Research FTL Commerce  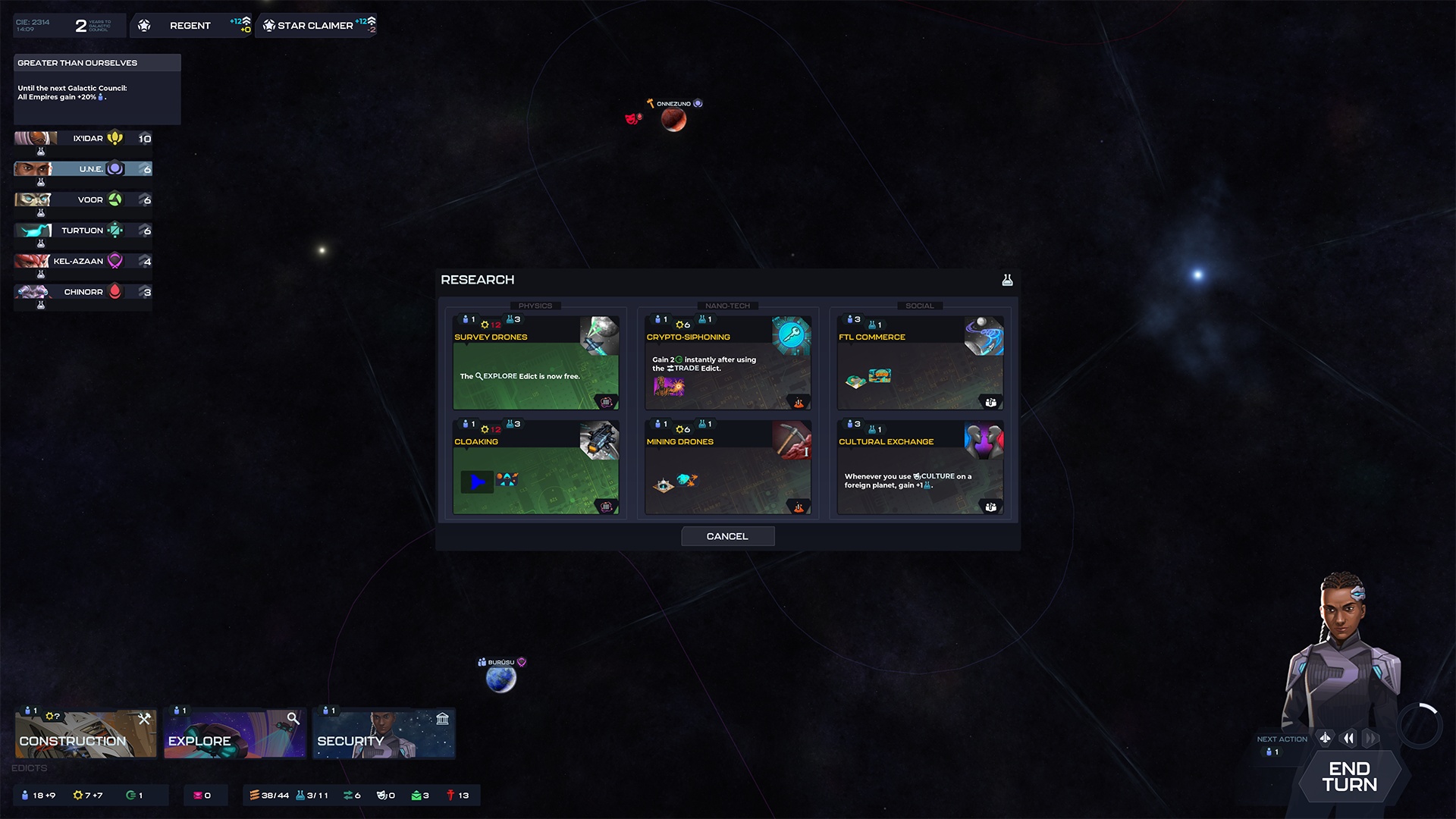(920, 362)
